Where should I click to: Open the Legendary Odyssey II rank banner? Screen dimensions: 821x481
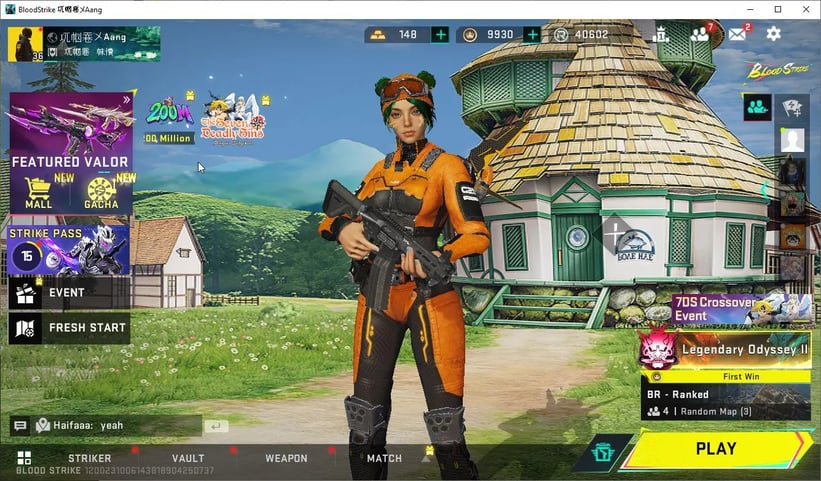[726, 350]
